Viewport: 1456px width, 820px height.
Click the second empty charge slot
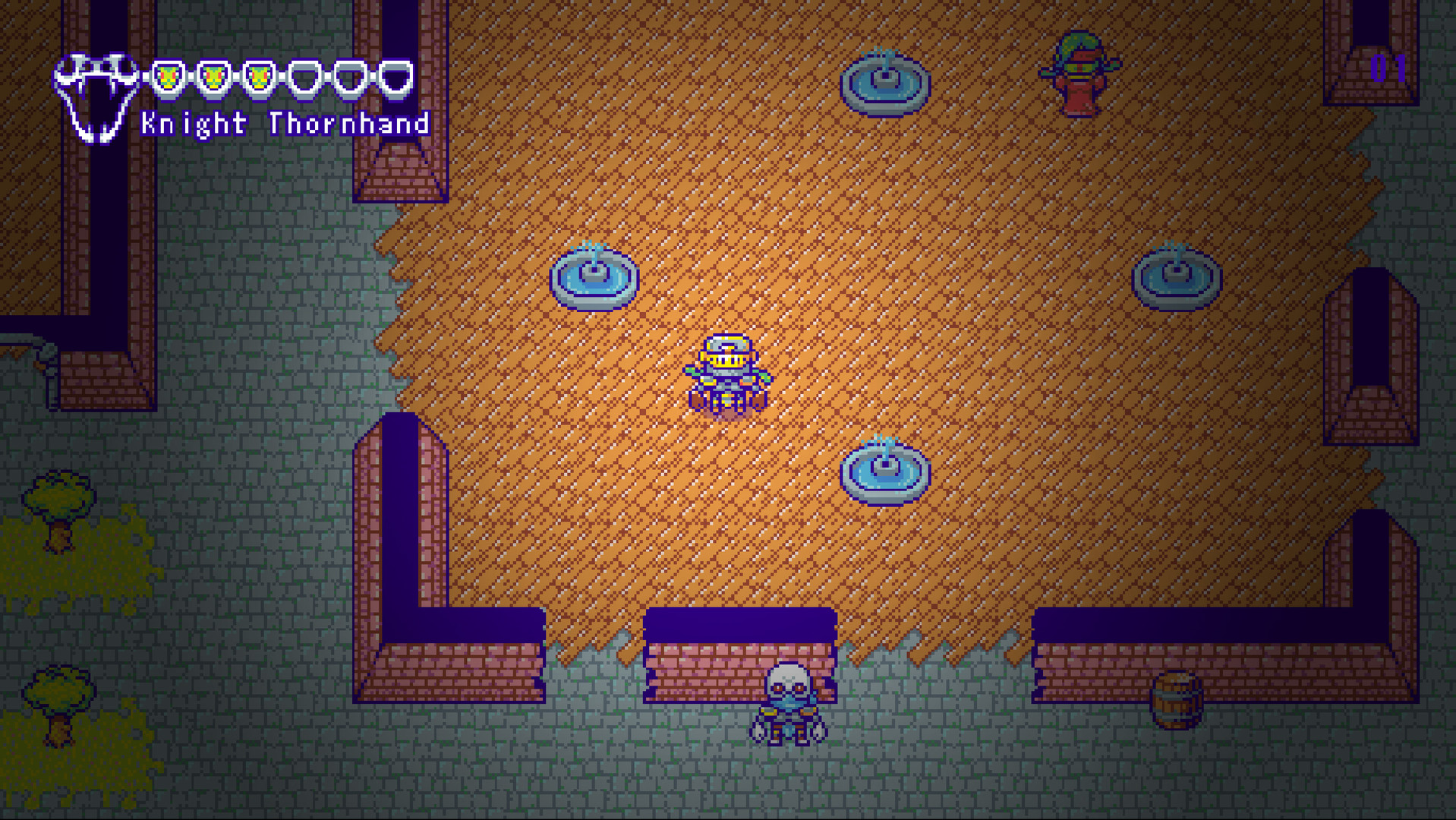(x=349, y=77)
